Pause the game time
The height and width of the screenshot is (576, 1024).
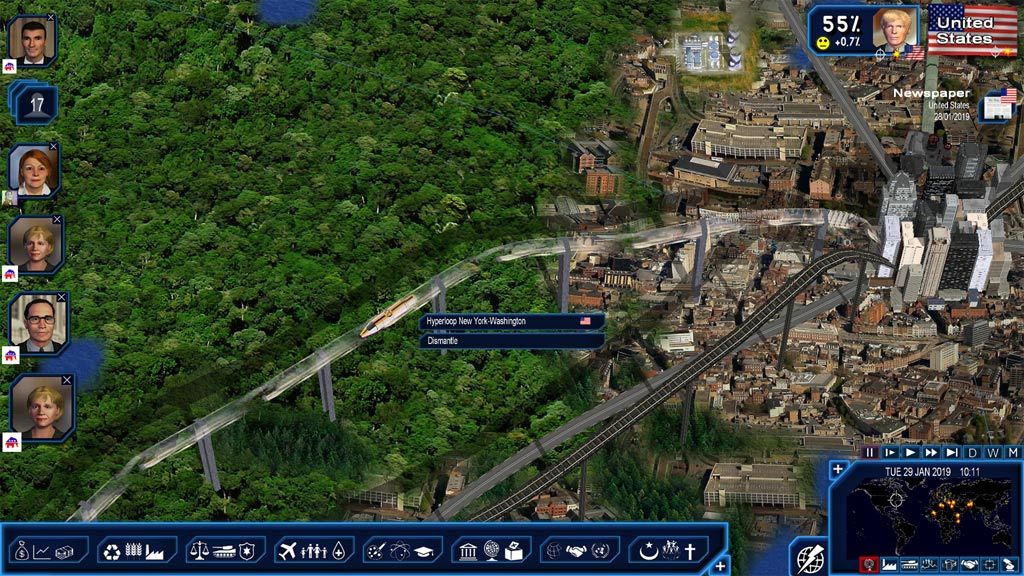coord(870,452)
